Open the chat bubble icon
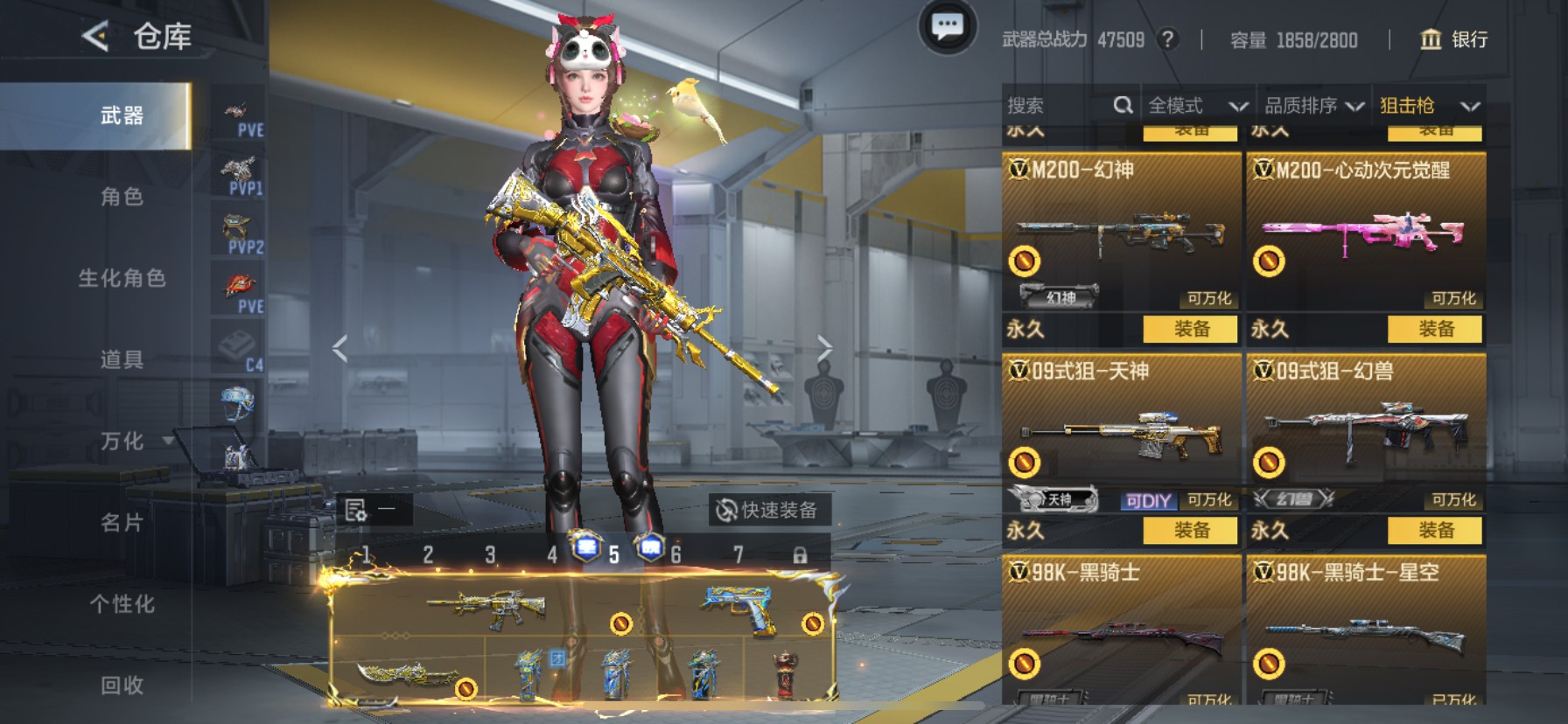Image resolution: width=1568 pixels, height=724 pixels. 947,28
